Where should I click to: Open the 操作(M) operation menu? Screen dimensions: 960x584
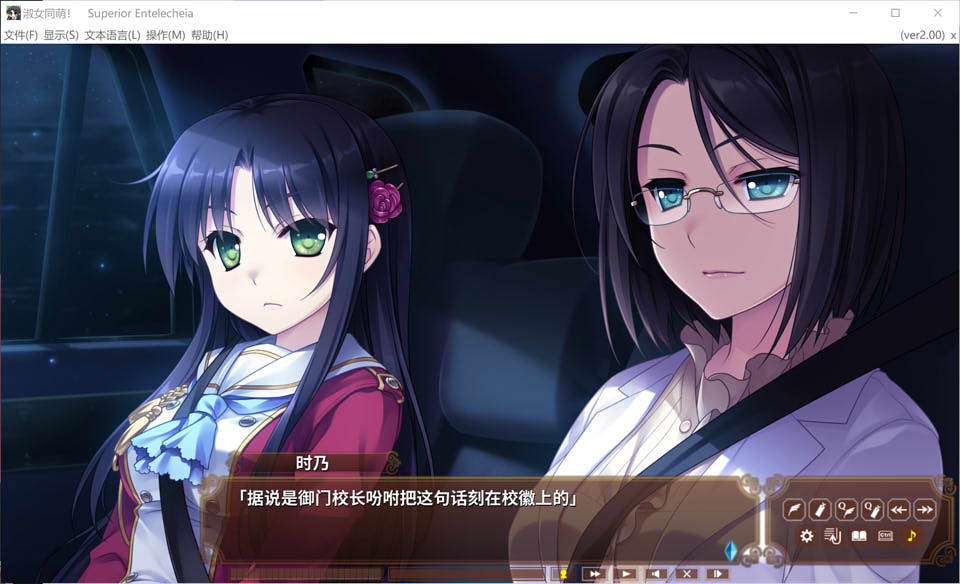pos(165,35)
